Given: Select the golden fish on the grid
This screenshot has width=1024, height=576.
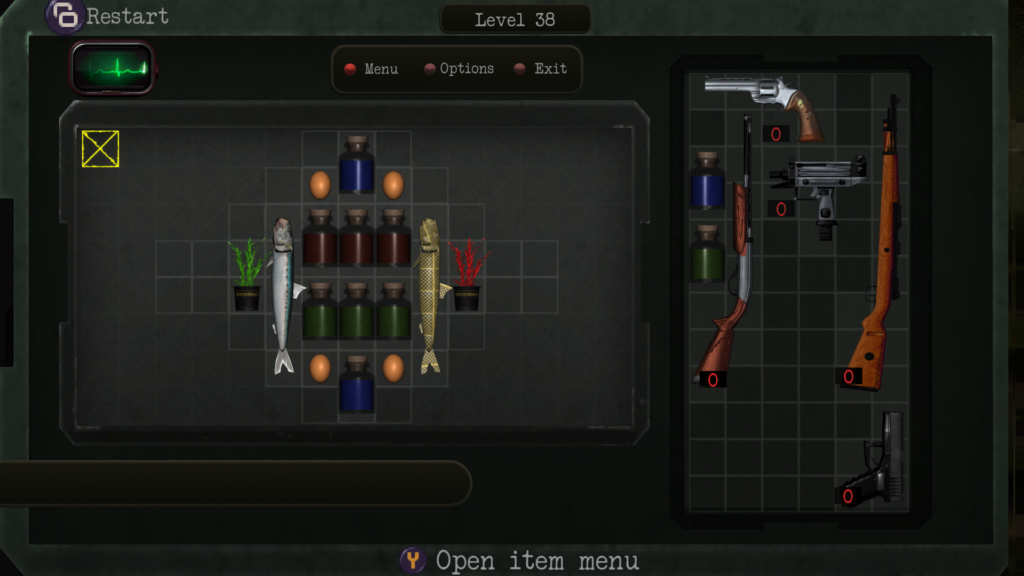Looking at the screenshot, I should [x=429, y=296].
